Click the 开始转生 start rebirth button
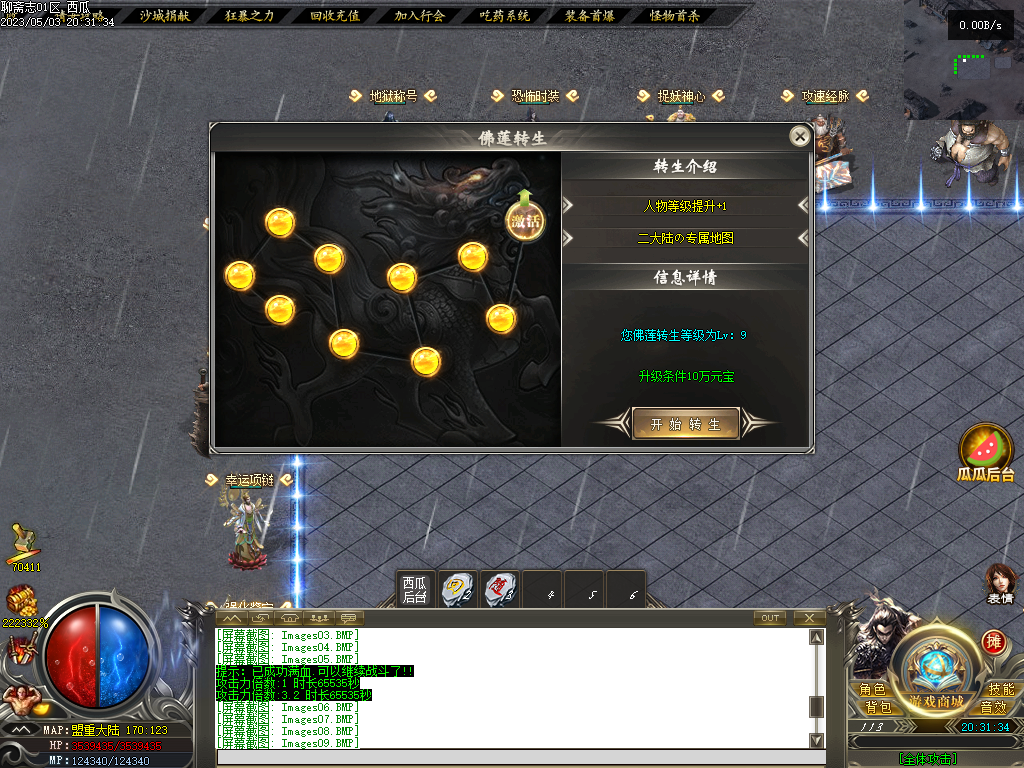The image size is (1024, 768). [x=686, y=424]
